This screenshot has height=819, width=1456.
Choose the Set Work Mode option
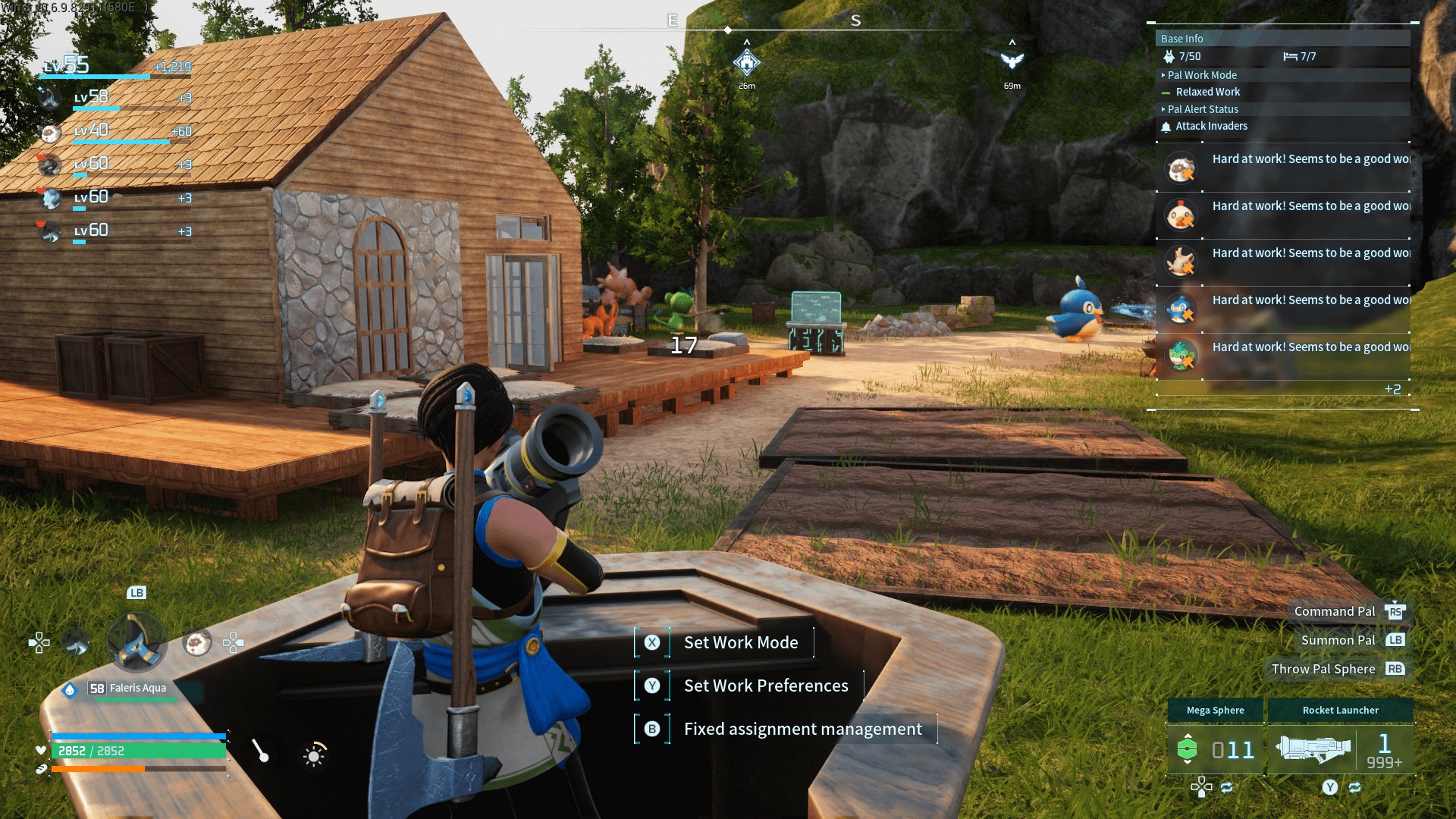click(x=740, y=642)
